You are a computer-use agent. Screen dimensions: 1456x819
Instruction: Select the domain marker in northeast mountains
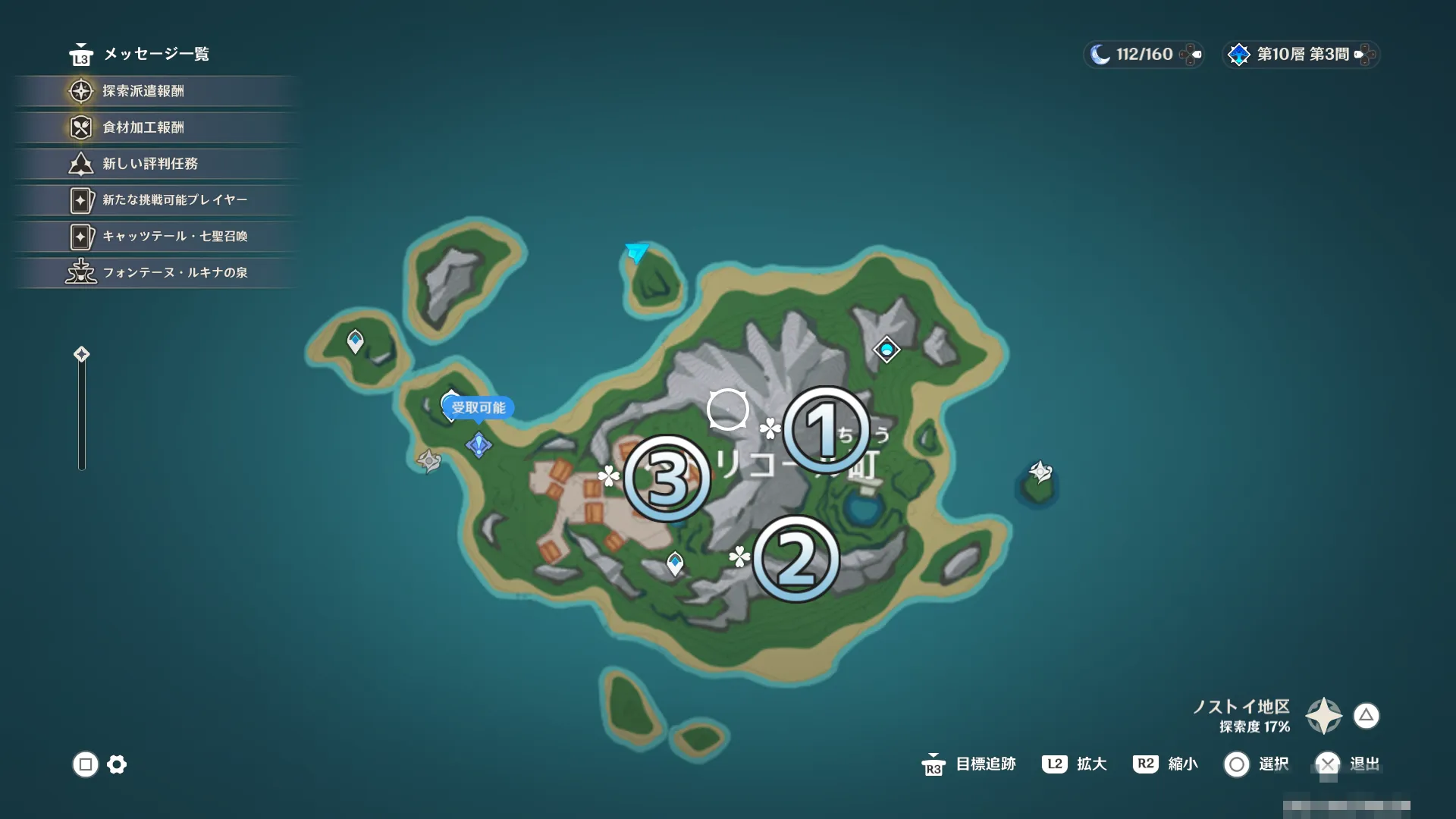[x=886, y=350]
